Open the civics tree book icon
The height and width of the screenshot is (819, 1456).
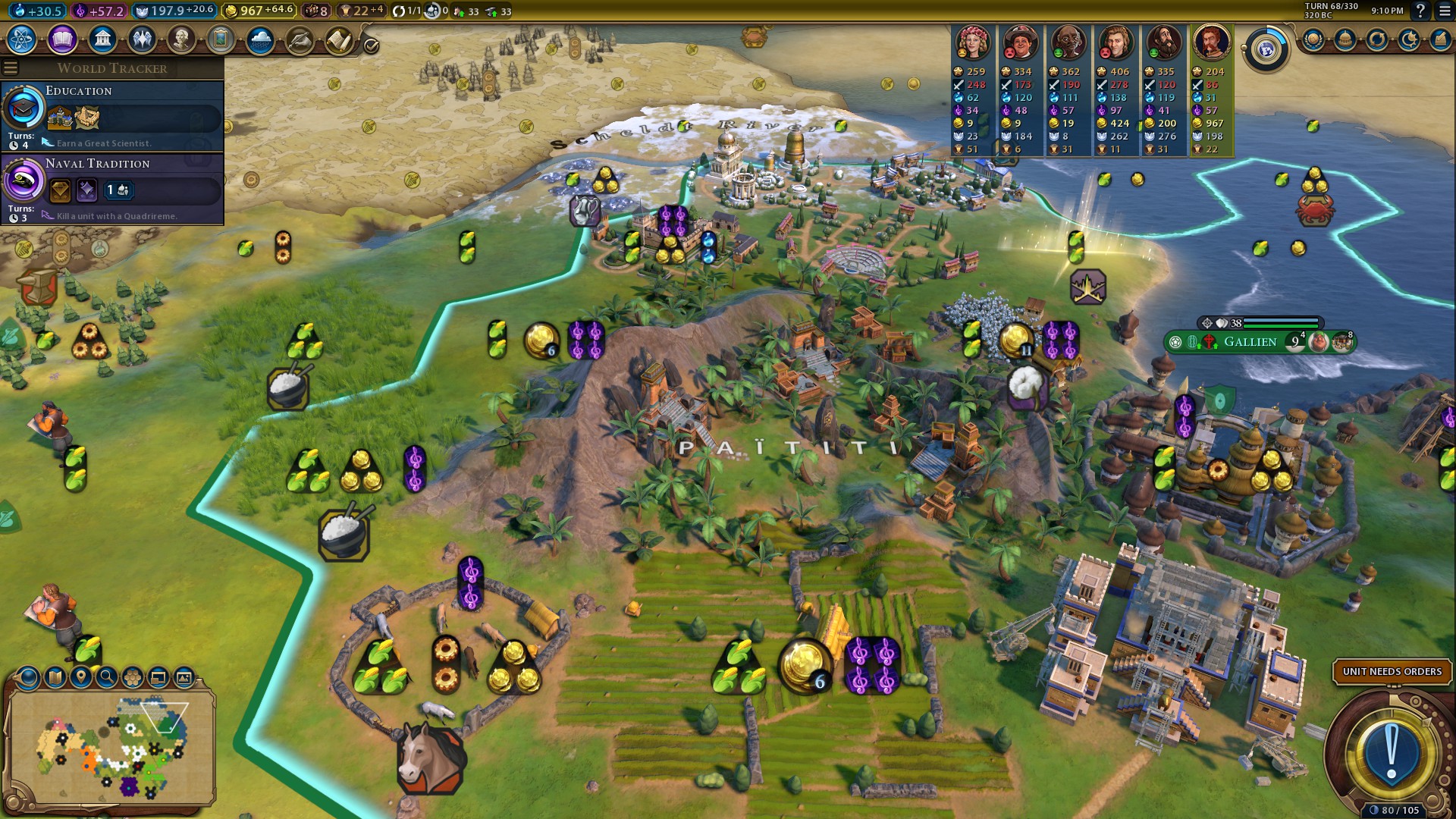coord(62,39)
